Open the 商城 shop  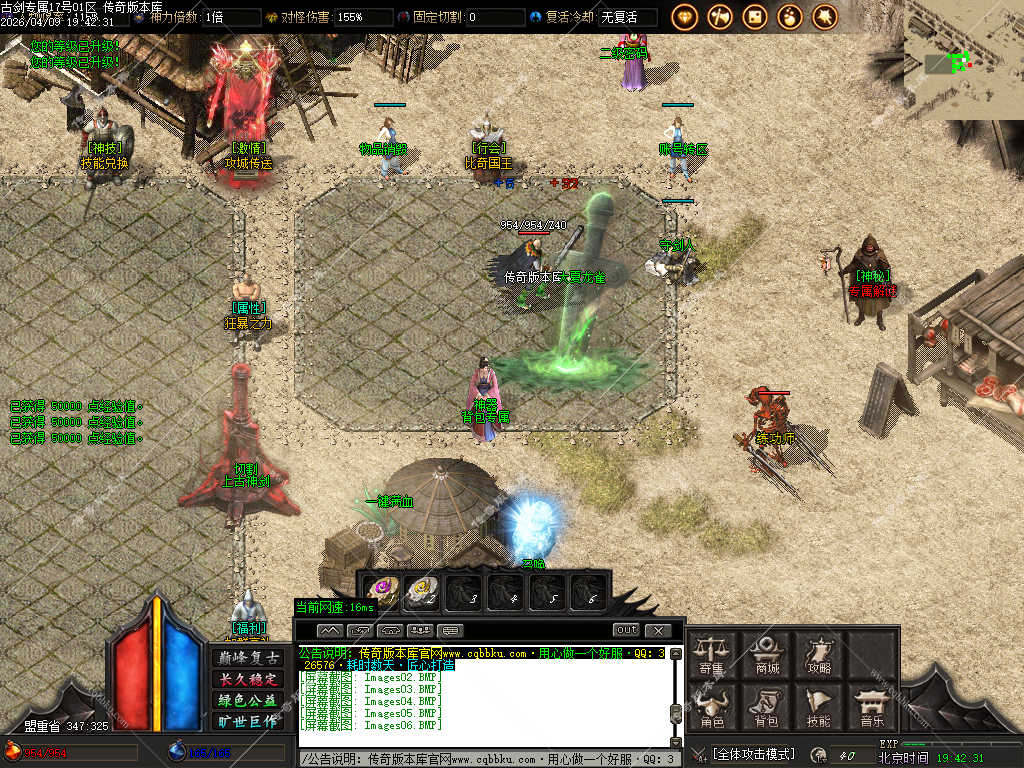coord(767,654)
